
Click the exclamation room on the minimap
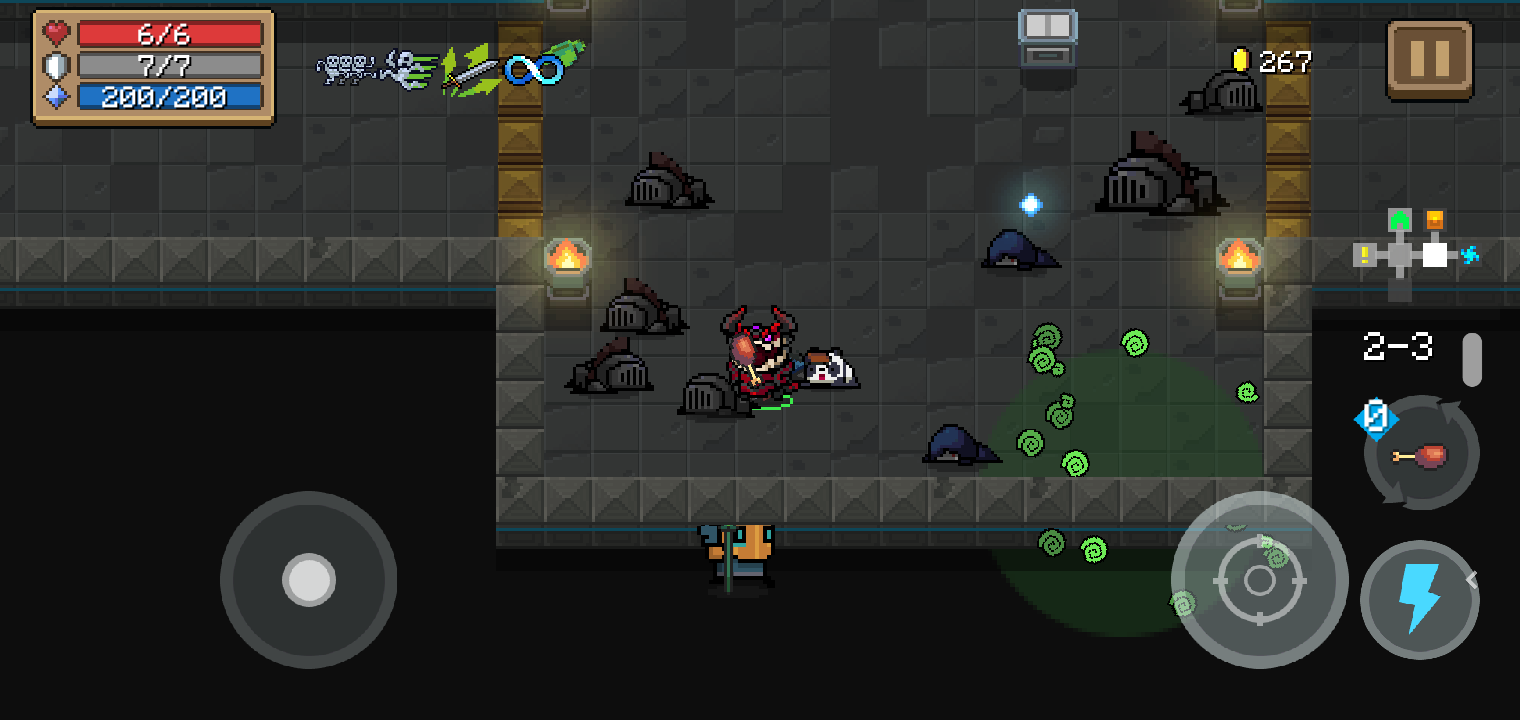[1365, 254]
